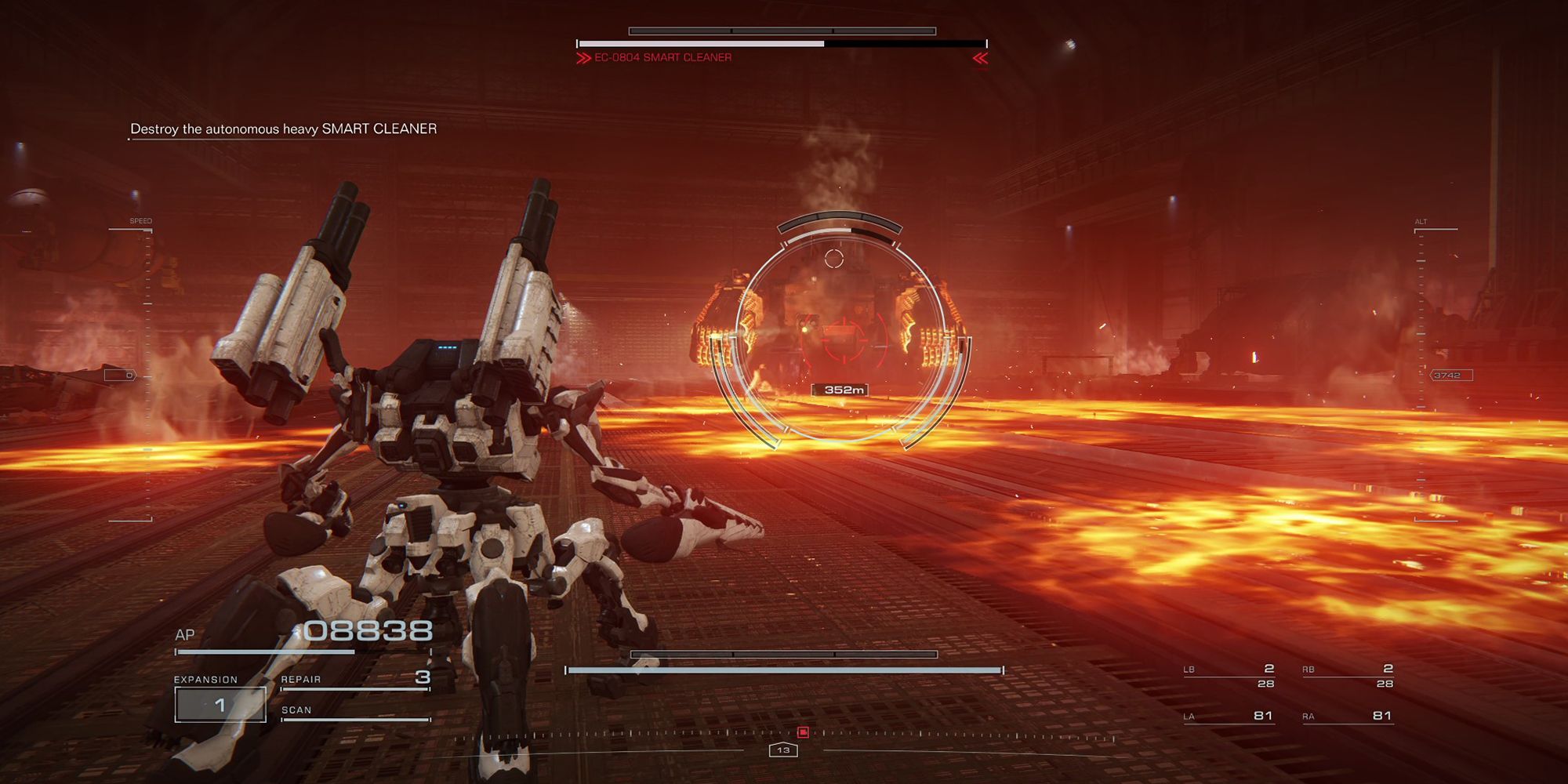Click the red double-chevron left of boss name
This screenshot has height=784, width=1568.
[x=582, y=56]
